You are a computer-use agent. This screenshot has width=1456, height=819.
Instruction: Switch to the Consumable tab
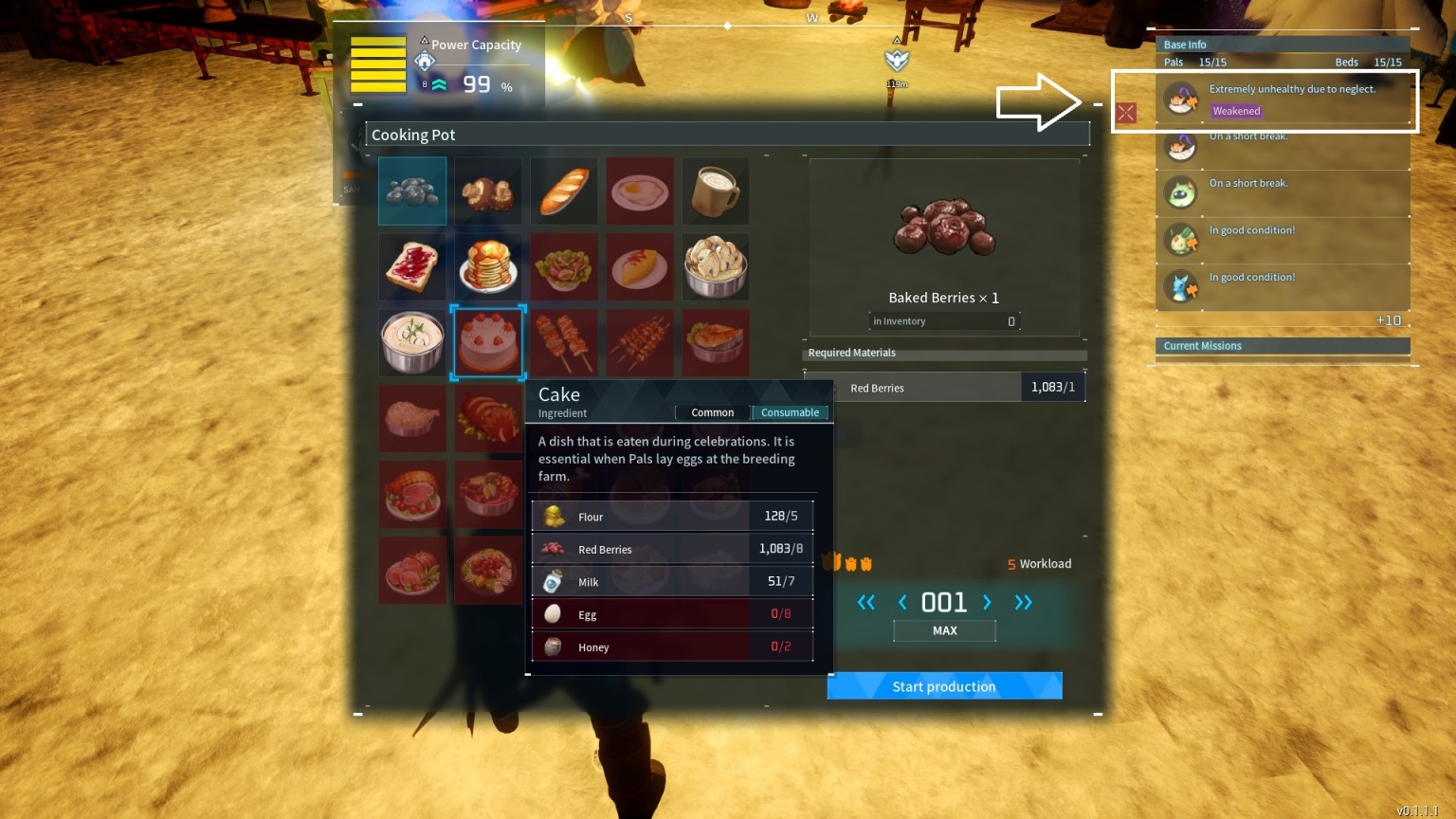point(790,412)
